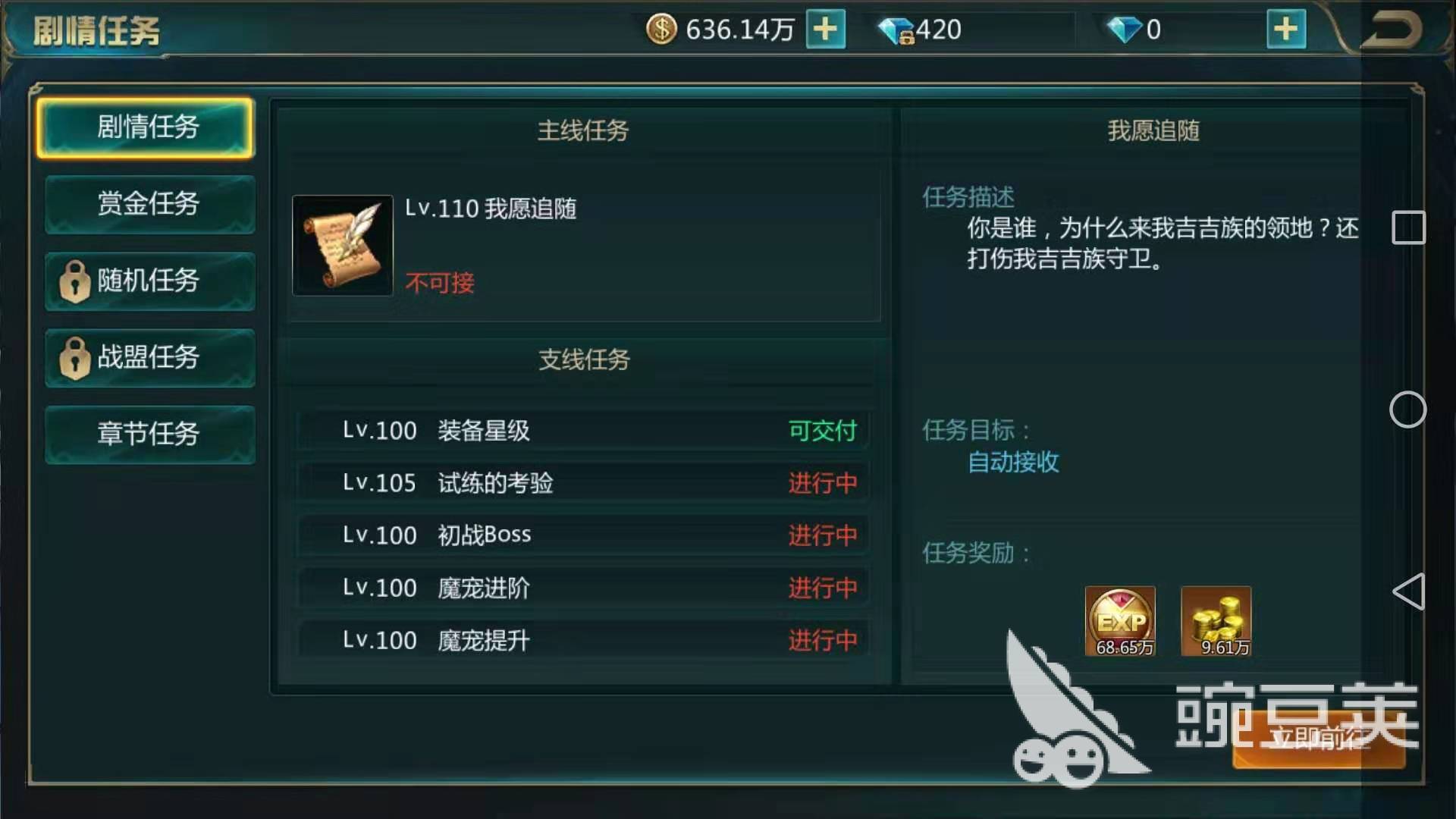Viewport: 1456px width, 819px height.
Task: Click the gold coin reward icon showing 9.61万
Action: pyautogui.click(x=1216, y=620)
